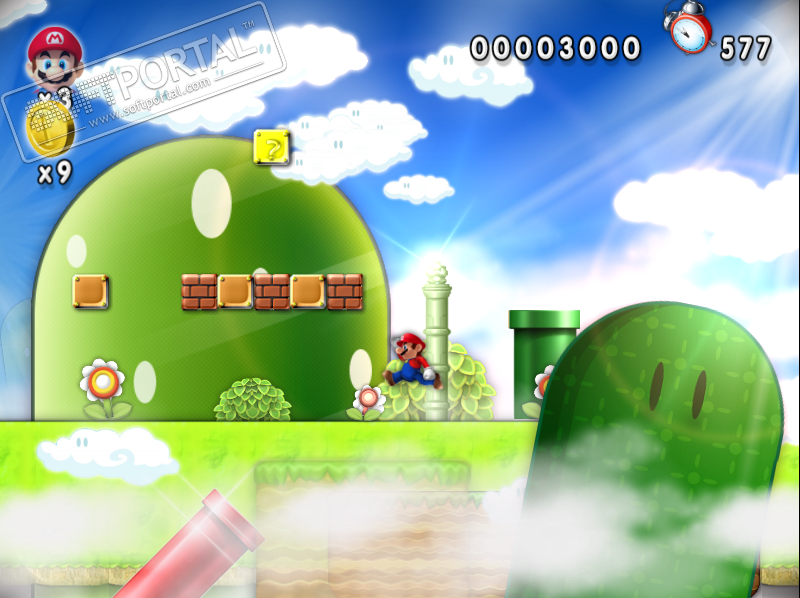Viewport: 800px width, 598px height.
Task: Click the red alarm clock timer icon
Action: pos(689,28)
